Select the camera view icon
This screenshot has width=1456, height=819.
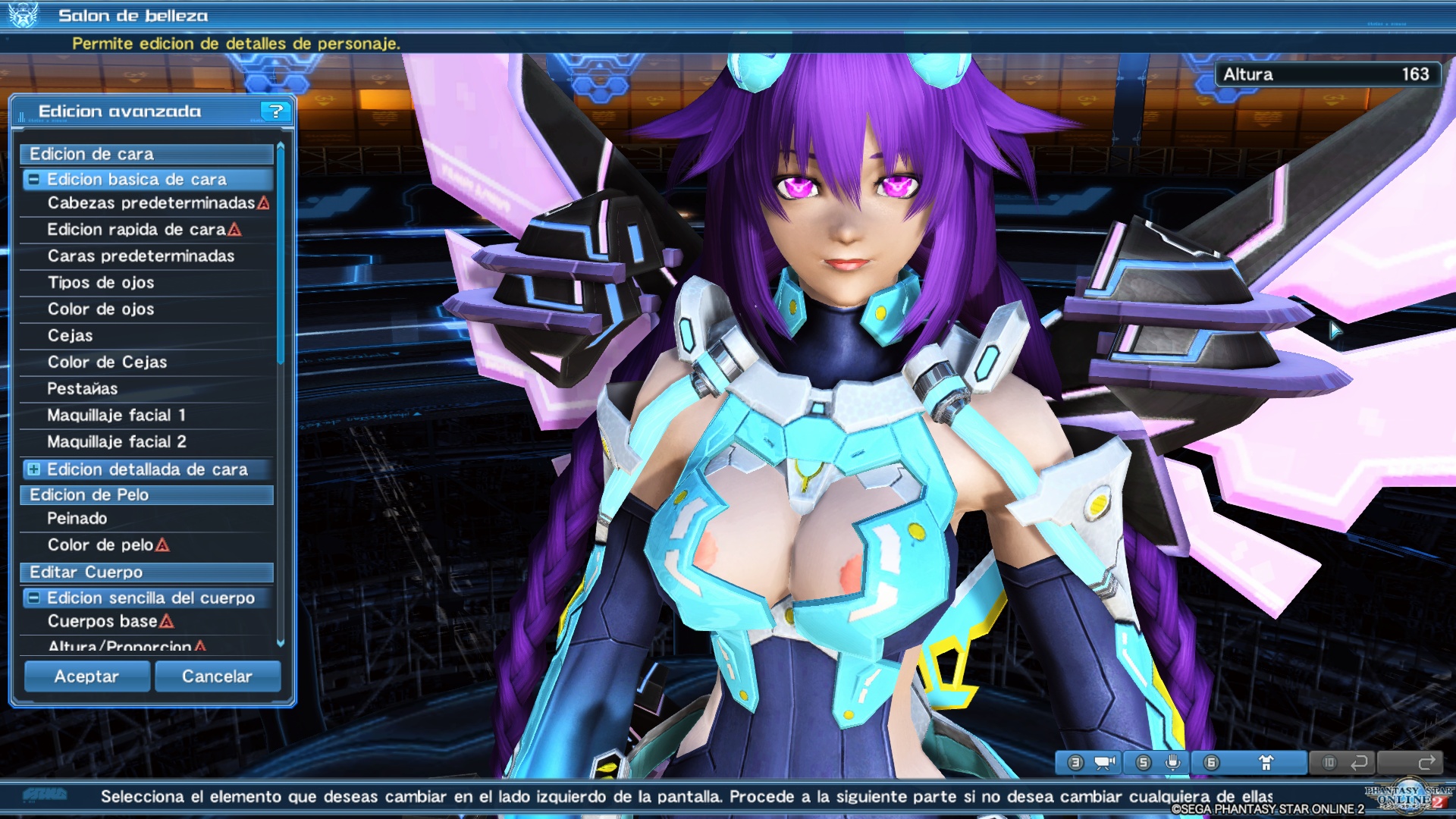point(1103,763)
